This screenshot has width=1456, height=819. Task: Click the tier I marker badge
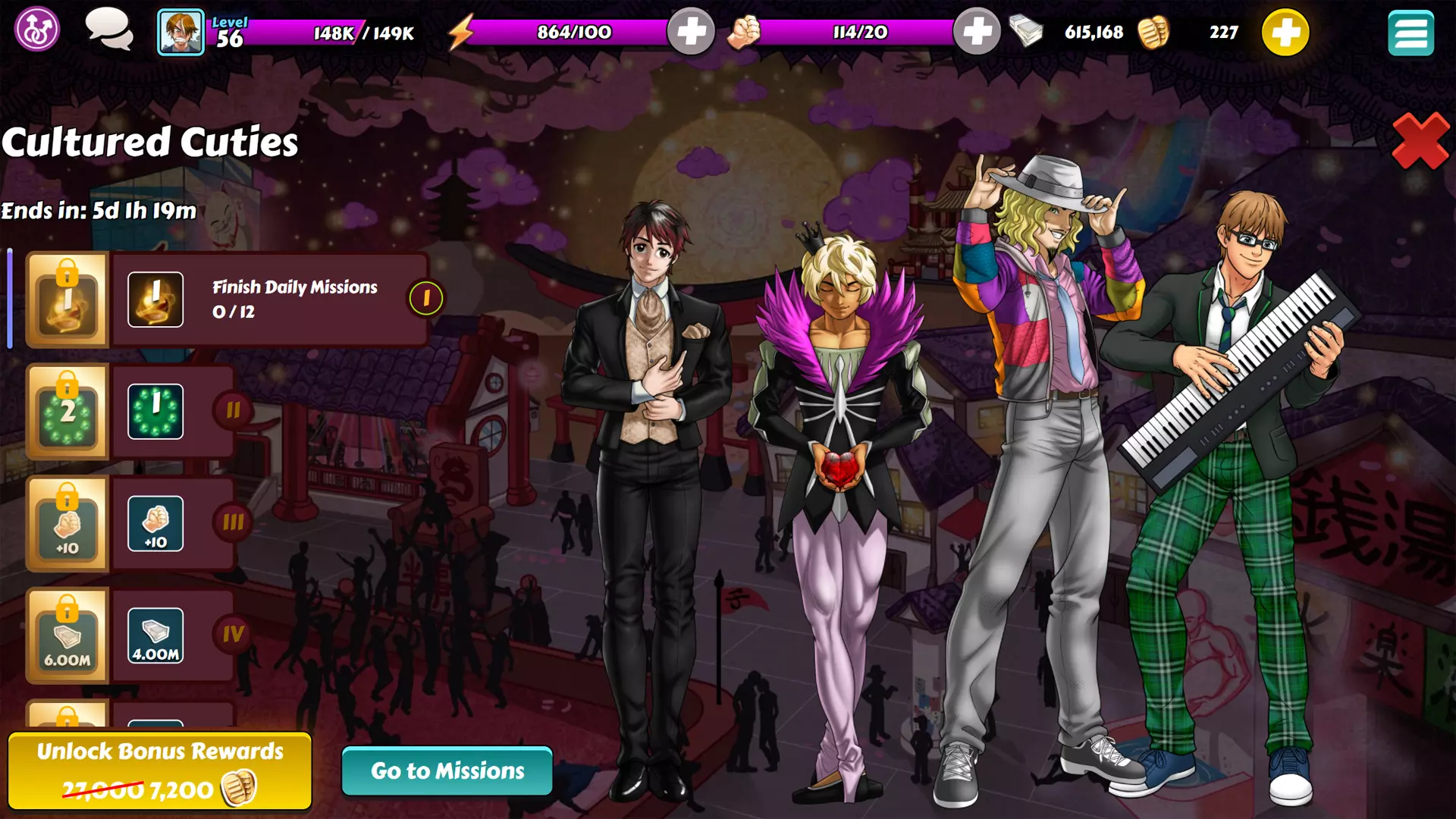point(426,299)
